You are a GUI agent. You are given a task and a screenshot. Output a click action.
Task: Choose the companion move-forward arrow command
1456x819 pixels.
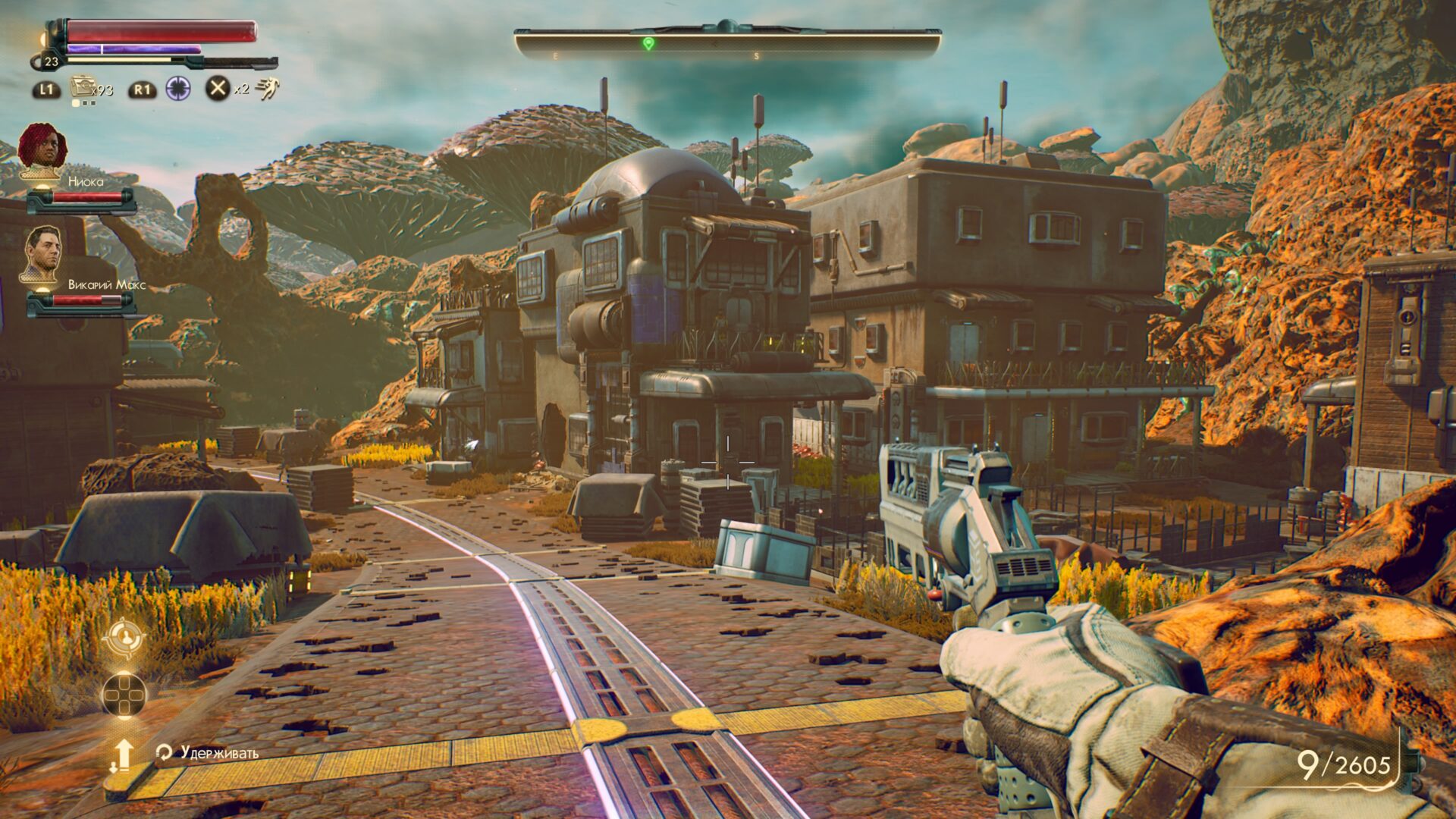tap(122, 756)
